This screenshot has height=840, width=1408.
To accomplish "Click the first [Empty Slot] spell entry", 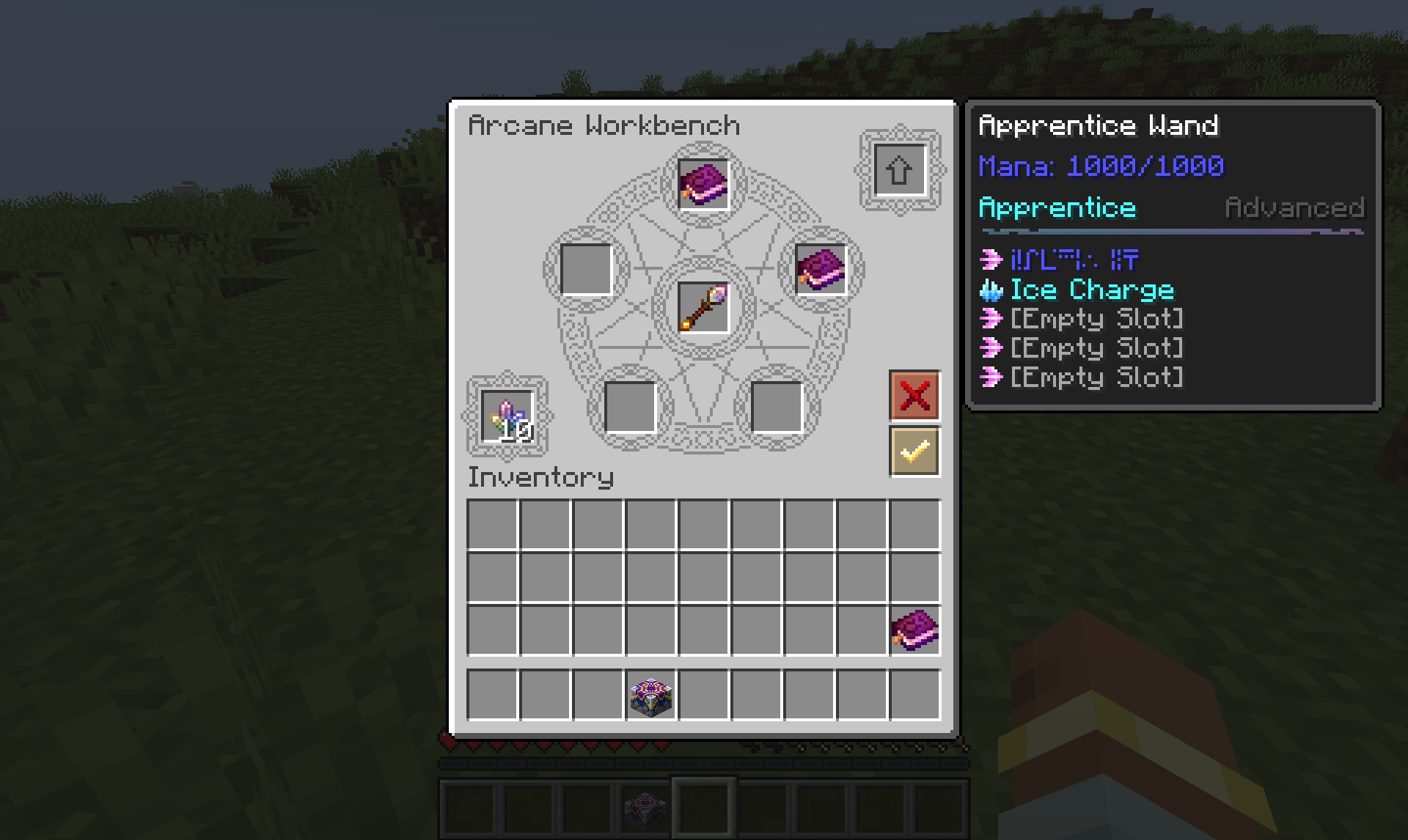I will tap(1096, 319).
